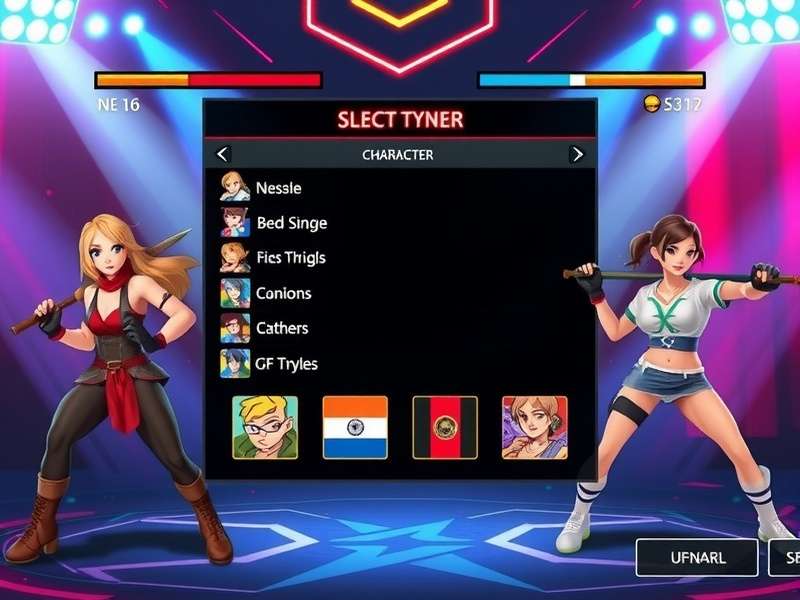Image resolution: width=800 pixels, height=600 pixels.
Task: Select the blond glasses character portrait
Action: click(265, 427)
